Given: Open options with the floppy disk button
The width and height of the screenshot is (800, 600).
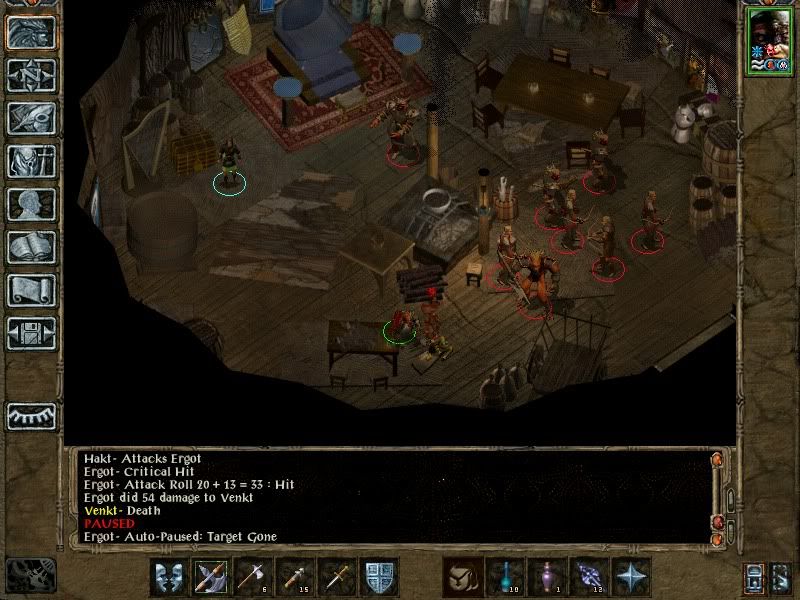Looking at the screenshot, I should pos(31,333).
